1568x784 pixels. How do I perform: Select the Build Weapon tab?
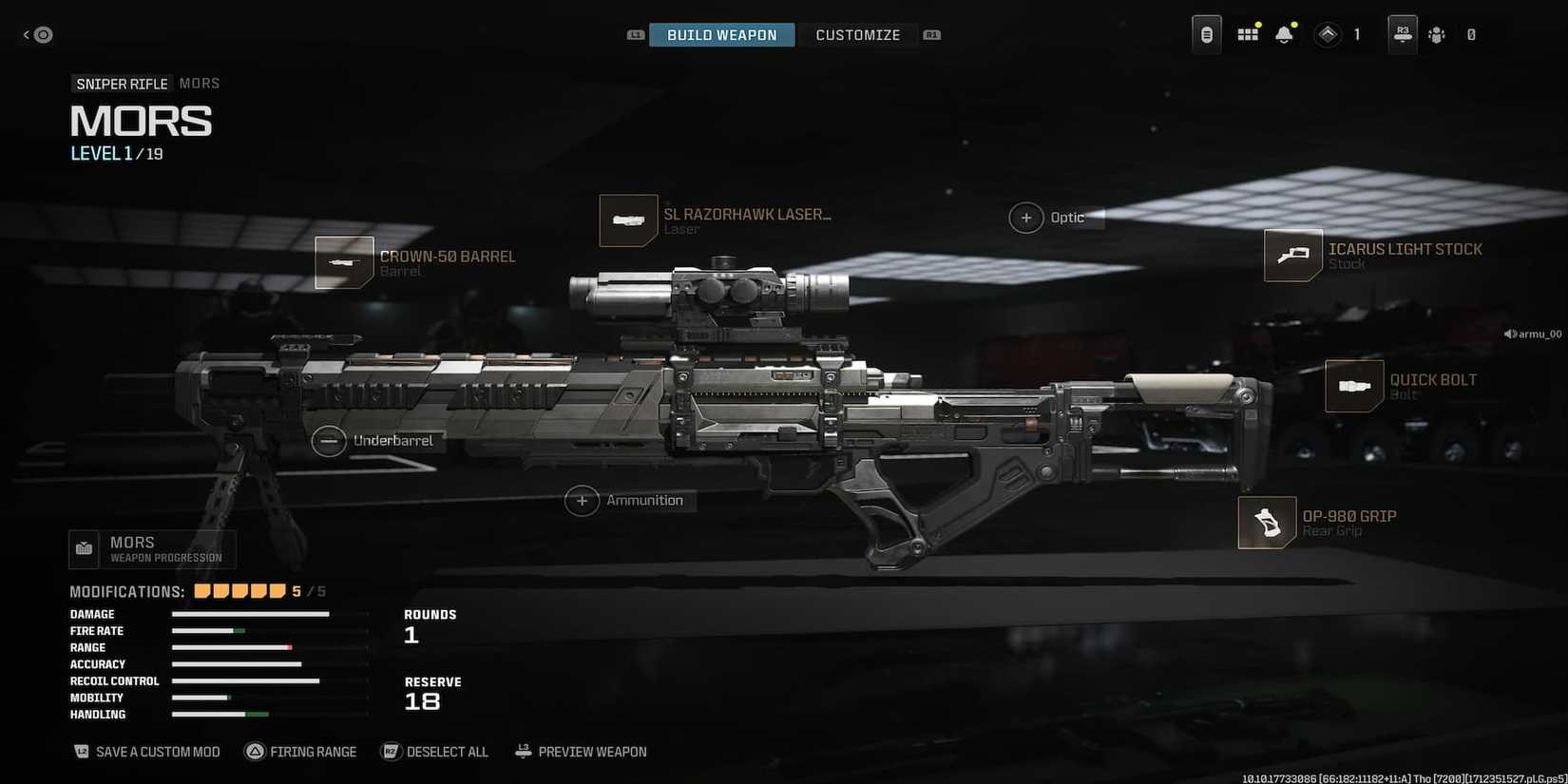coord(721,34)
